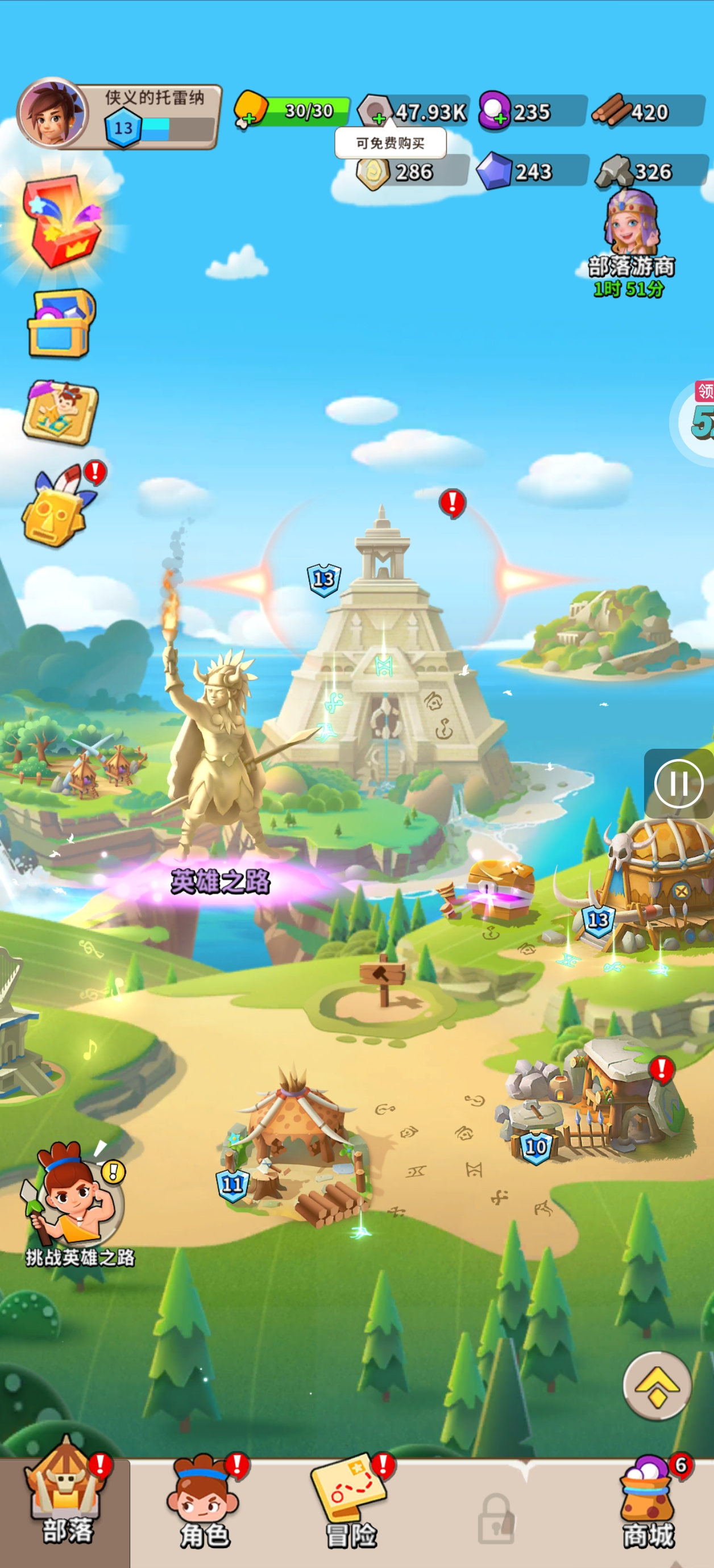Image resolution: width=714 pixels, height=1568 pixels.
Task: Open the player profile avatar
Action: tap(52, 114)
